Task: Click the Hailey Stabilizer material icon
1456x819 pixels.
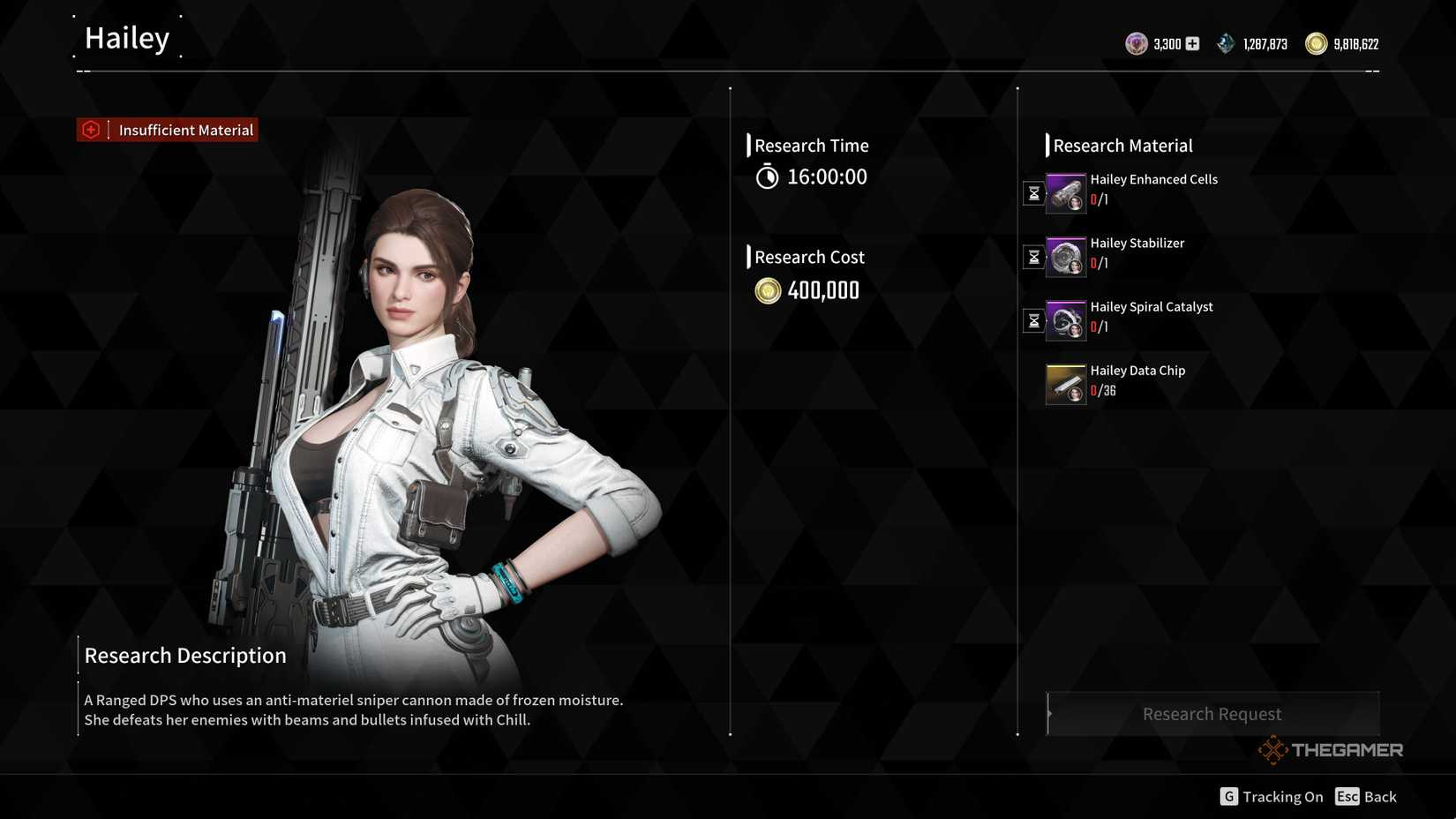Action: [x=1065, y=256]
